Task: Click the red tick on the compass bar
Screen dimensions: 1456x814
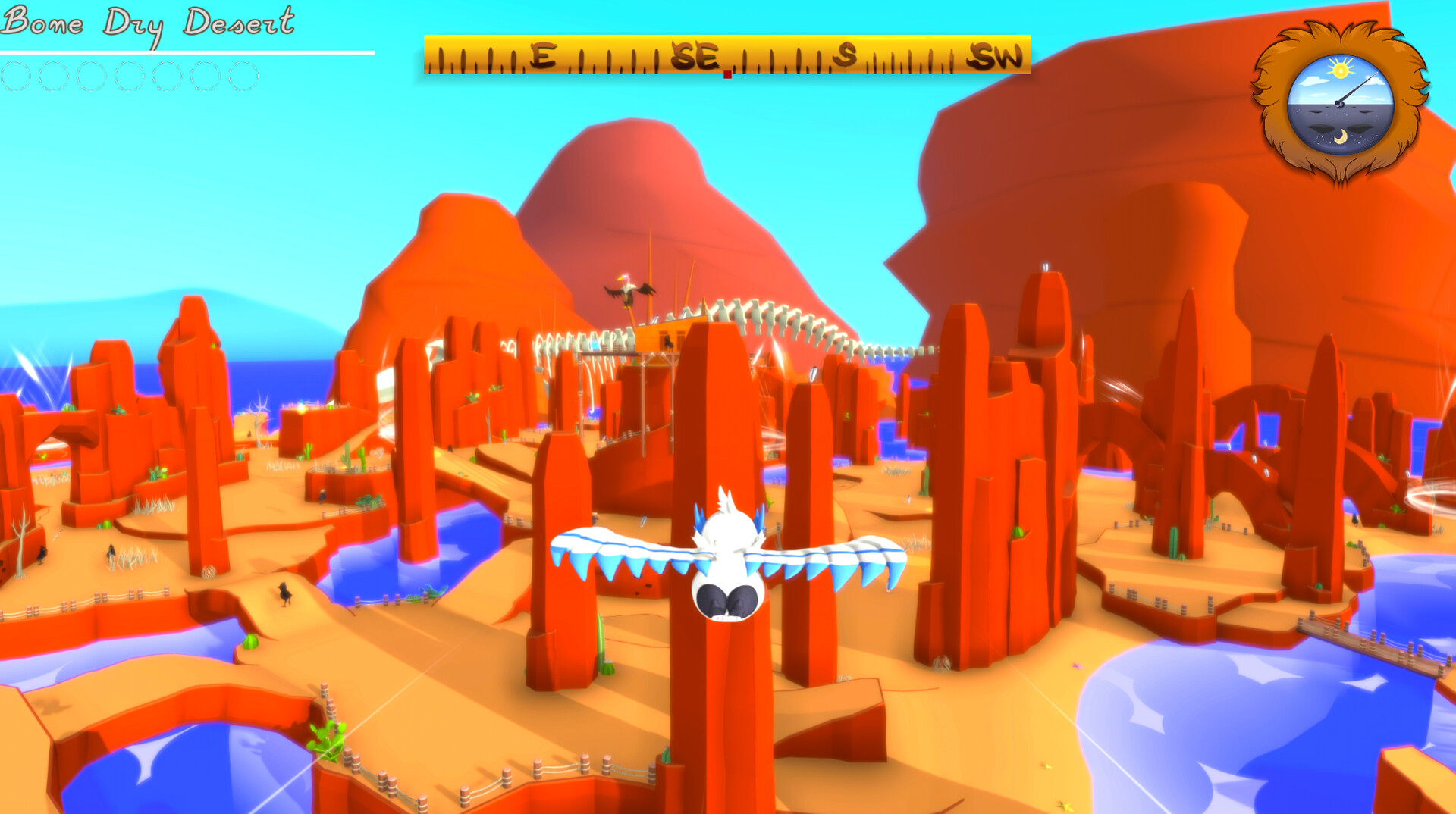Action: coord(727,72)
